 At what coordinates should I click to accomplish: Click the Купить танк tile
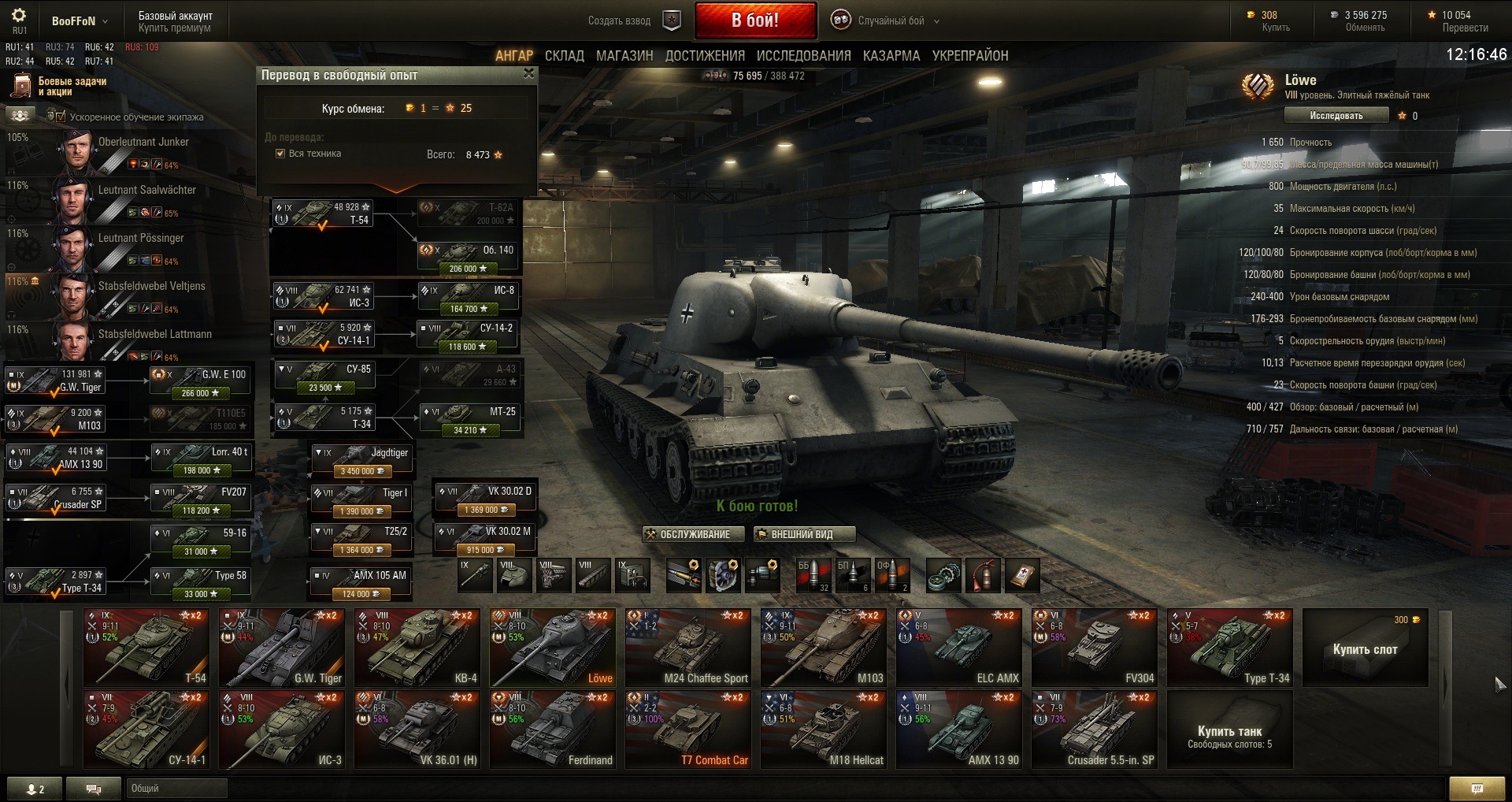[x=1229, y=732]
